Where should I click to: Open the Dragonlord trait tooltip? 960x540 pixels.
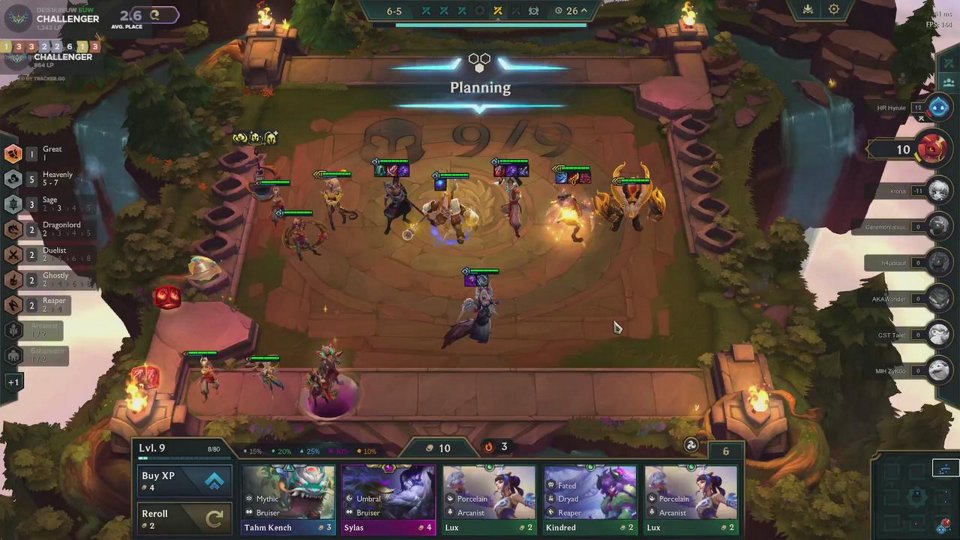click(x=14, y=229)
